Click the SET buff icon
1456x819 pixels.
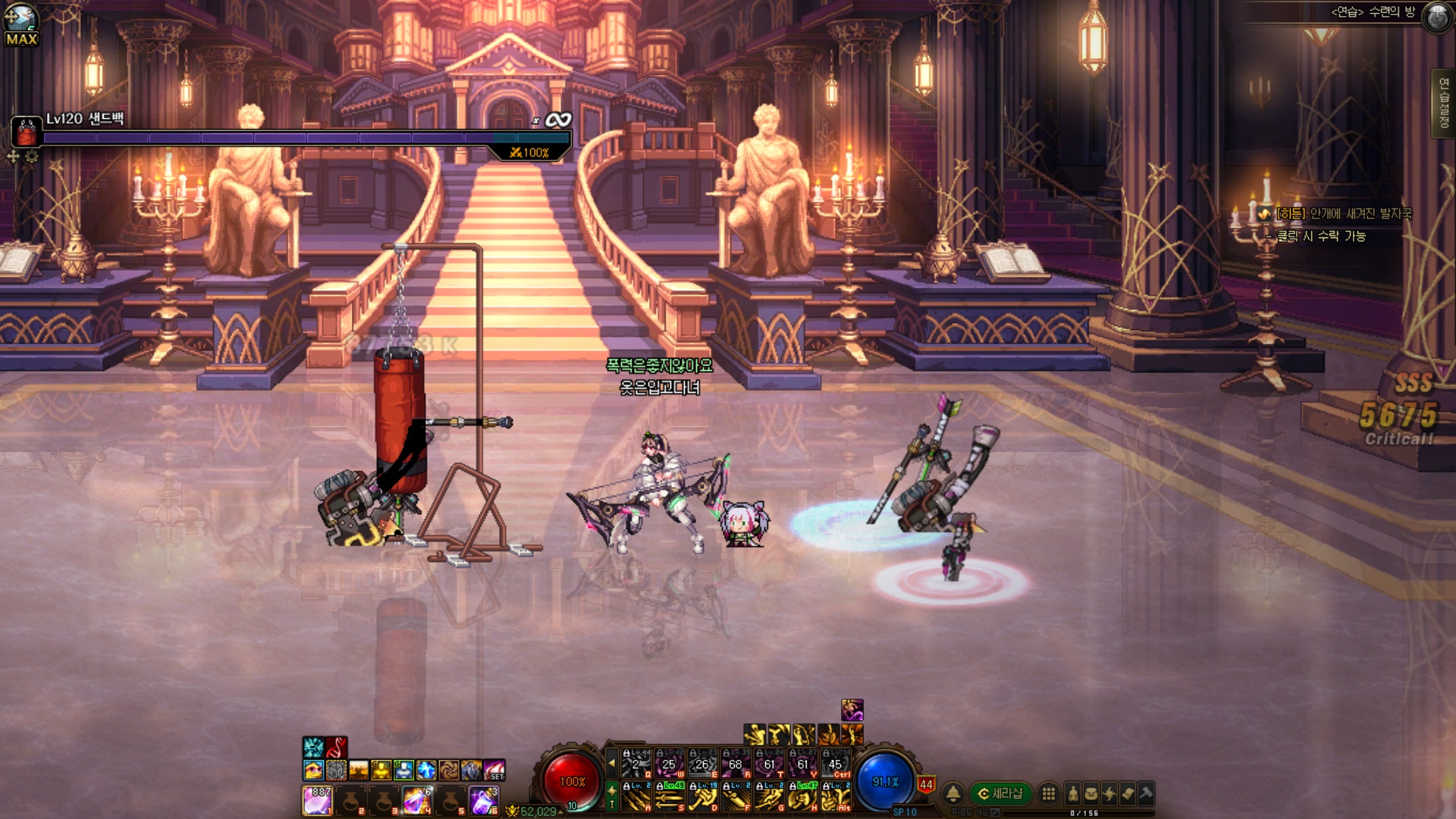pos(494,770)
